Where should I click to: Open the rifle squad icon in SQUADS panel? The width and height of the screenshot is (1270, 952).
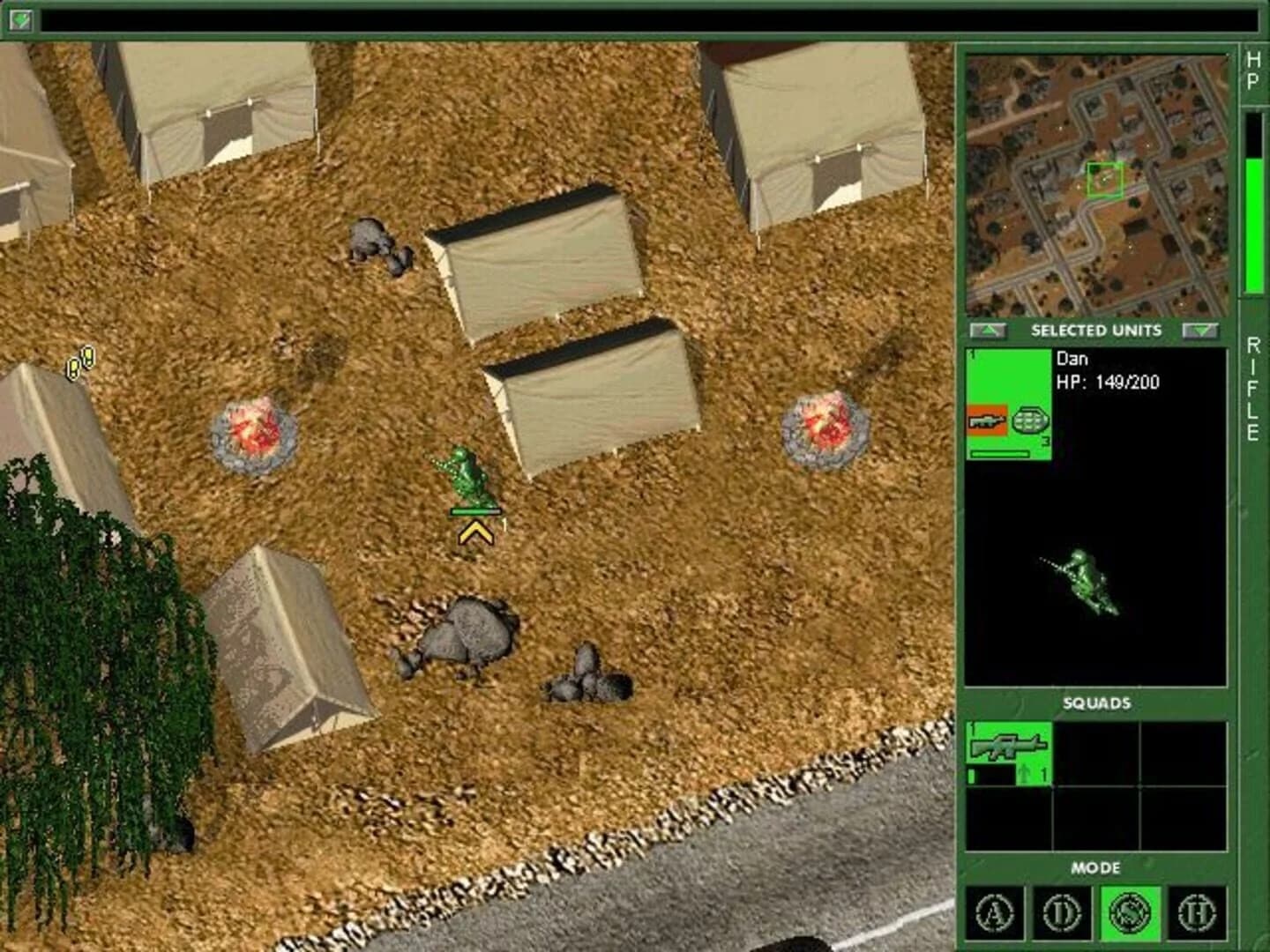(1010, 751)
